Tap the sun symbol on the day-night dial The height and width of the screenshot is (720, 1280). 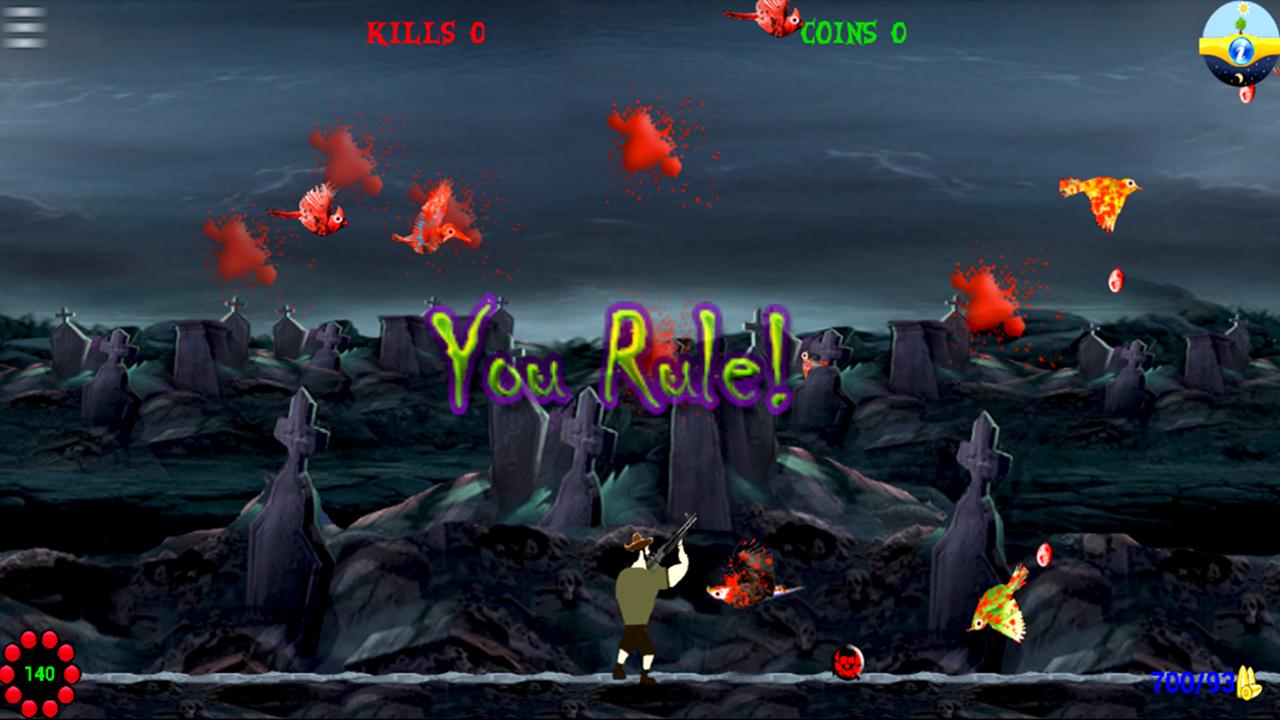[x=1243, y=7]
